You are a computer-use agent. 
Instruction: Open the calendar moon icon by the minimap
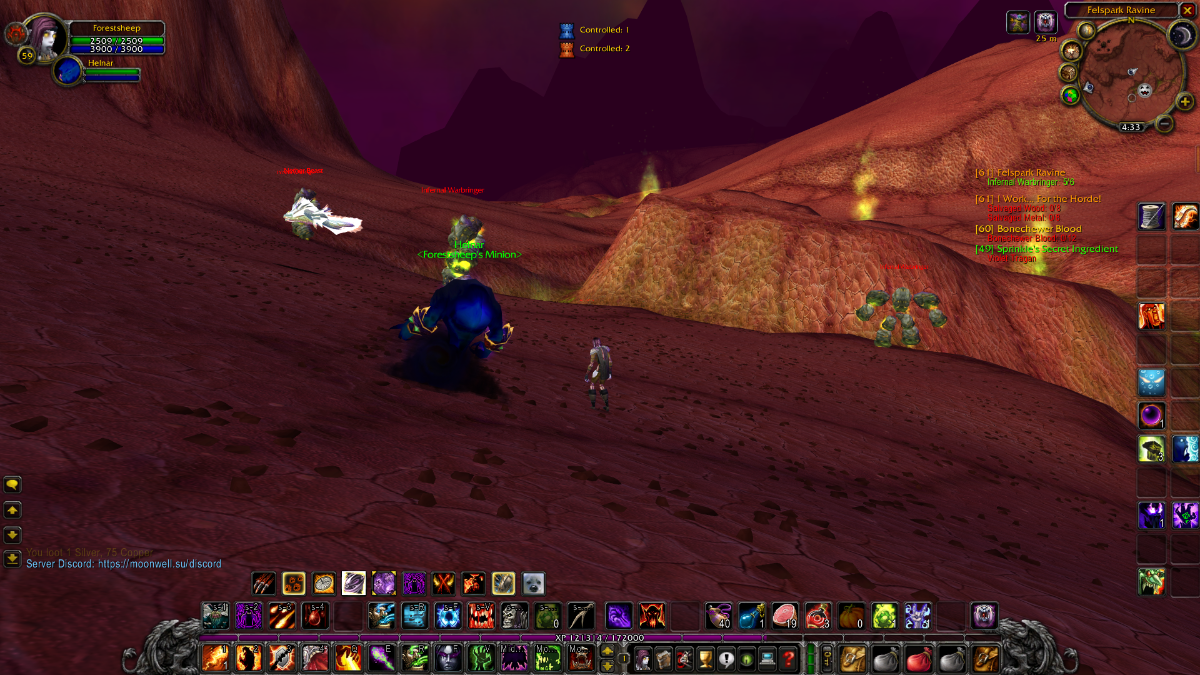click(x=1180, y=35)
